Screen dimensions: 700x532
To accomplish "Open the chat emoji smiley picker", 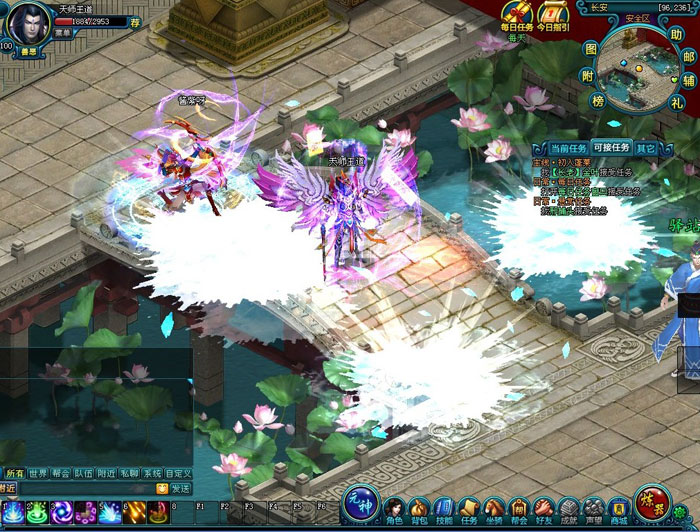I will coord(161,489).
